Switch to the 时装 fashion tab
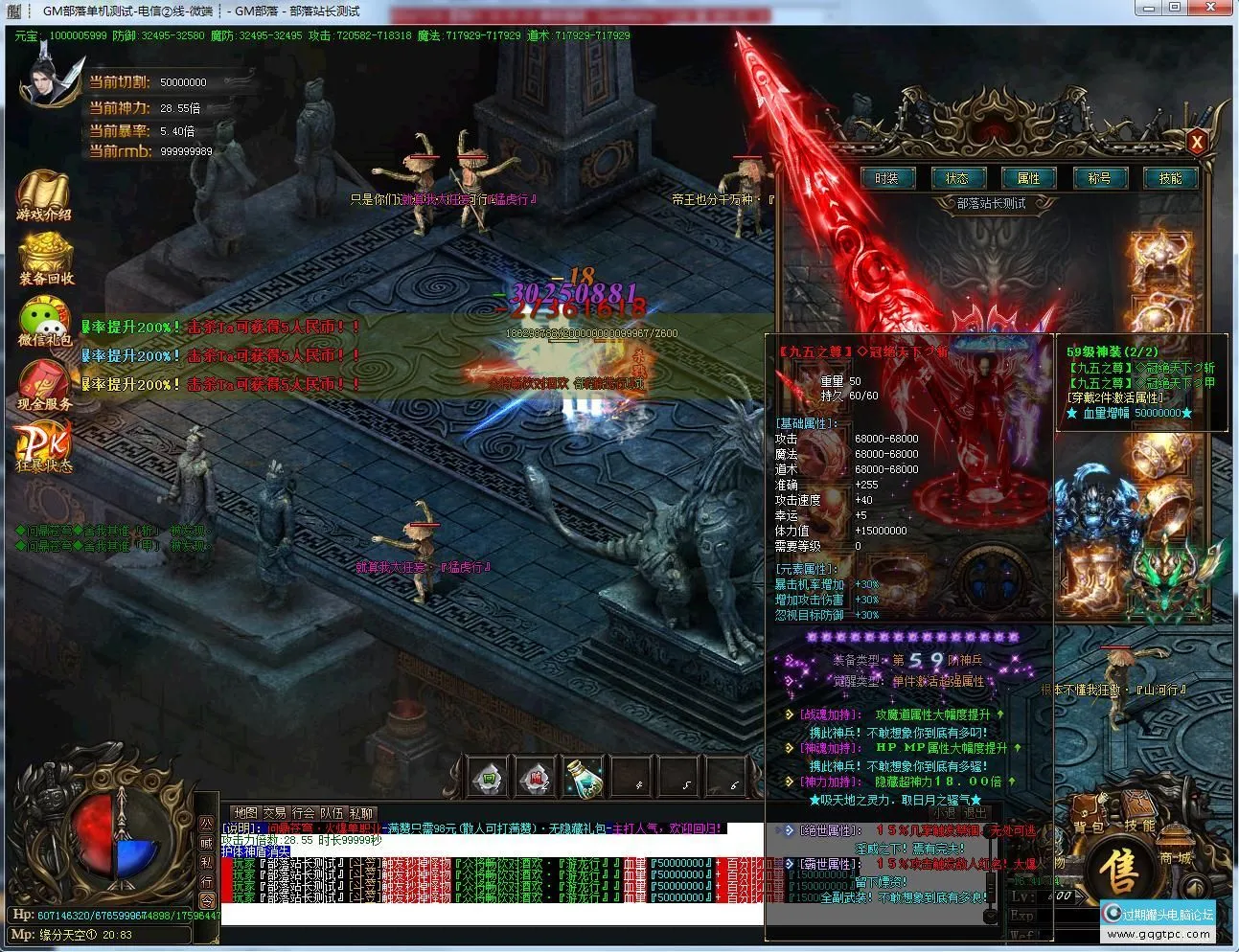The height and width of the screenshot is (952, 1239). (886, 178)
